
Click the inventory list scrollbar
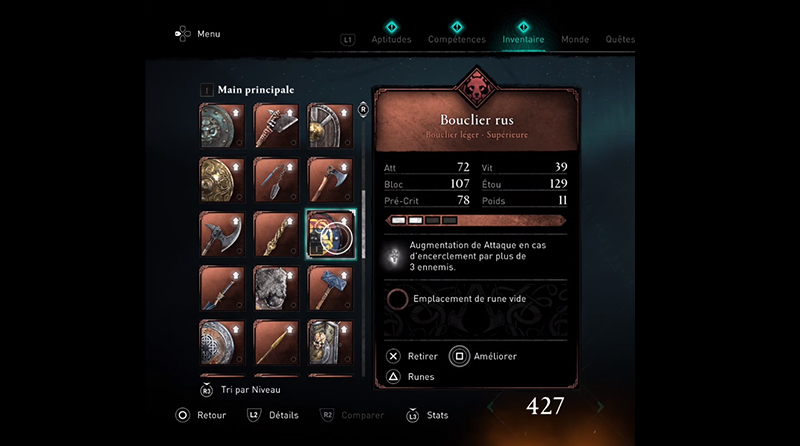tap(362, 200)
